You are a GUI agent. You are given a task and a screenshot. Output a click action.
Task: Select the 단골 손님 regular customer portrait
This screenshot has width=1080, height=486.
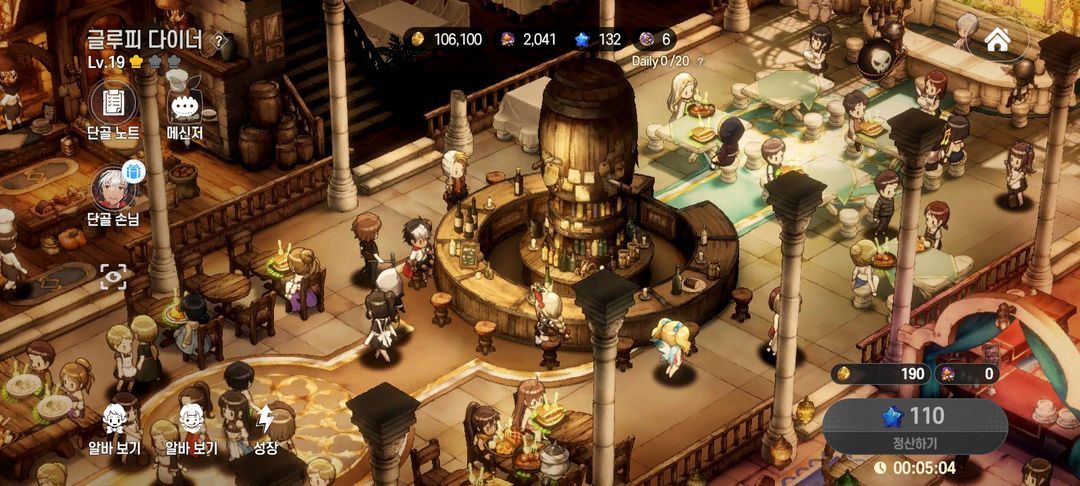pos(113,190)
